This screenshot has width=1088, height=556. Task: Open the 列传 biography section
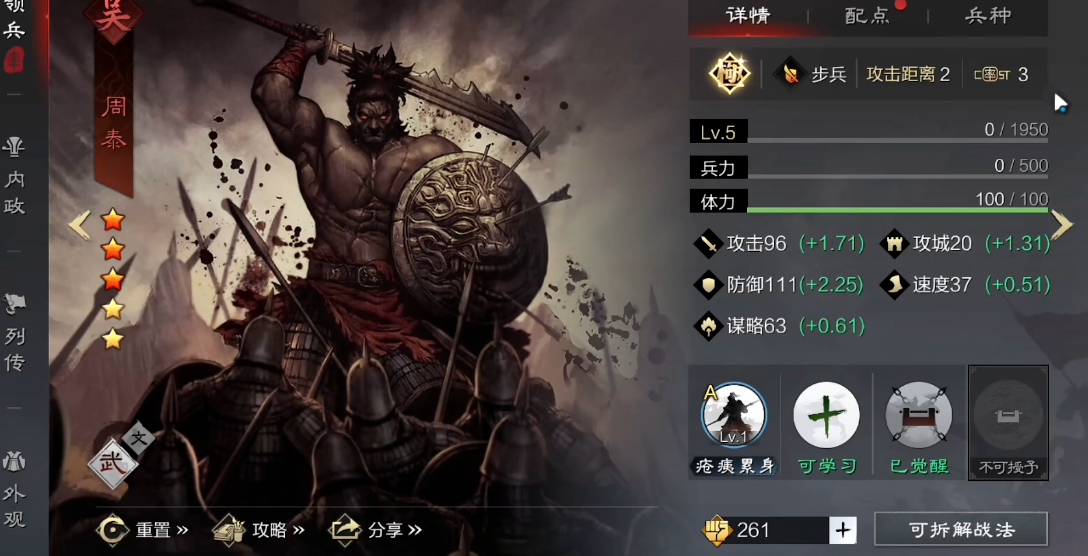[x=14, y=334]
